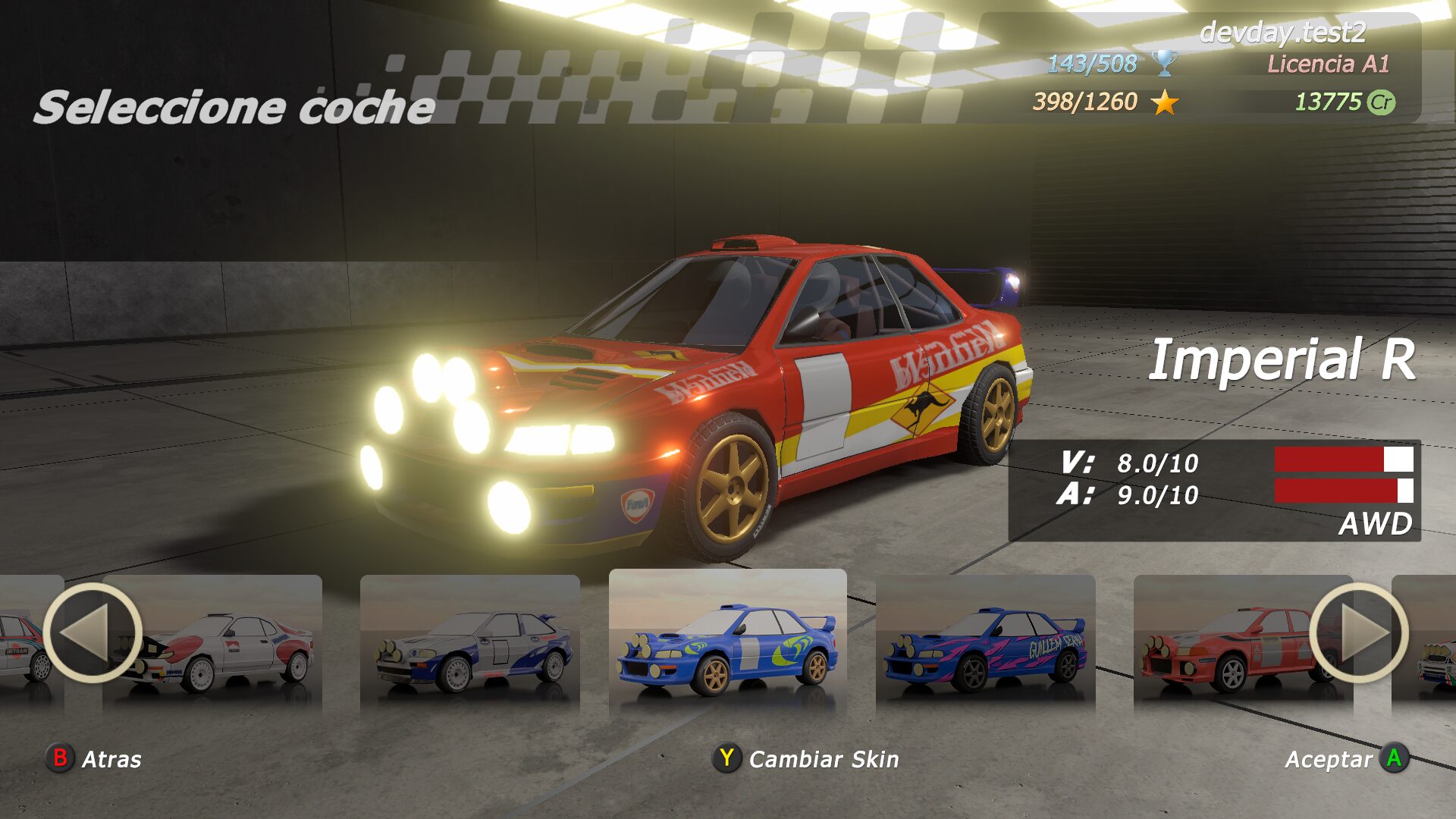Image resolution: width=1456 pixels, height=819 pixels.
Task: Show next cars with the right arrow
Action: pos(1358,633)
